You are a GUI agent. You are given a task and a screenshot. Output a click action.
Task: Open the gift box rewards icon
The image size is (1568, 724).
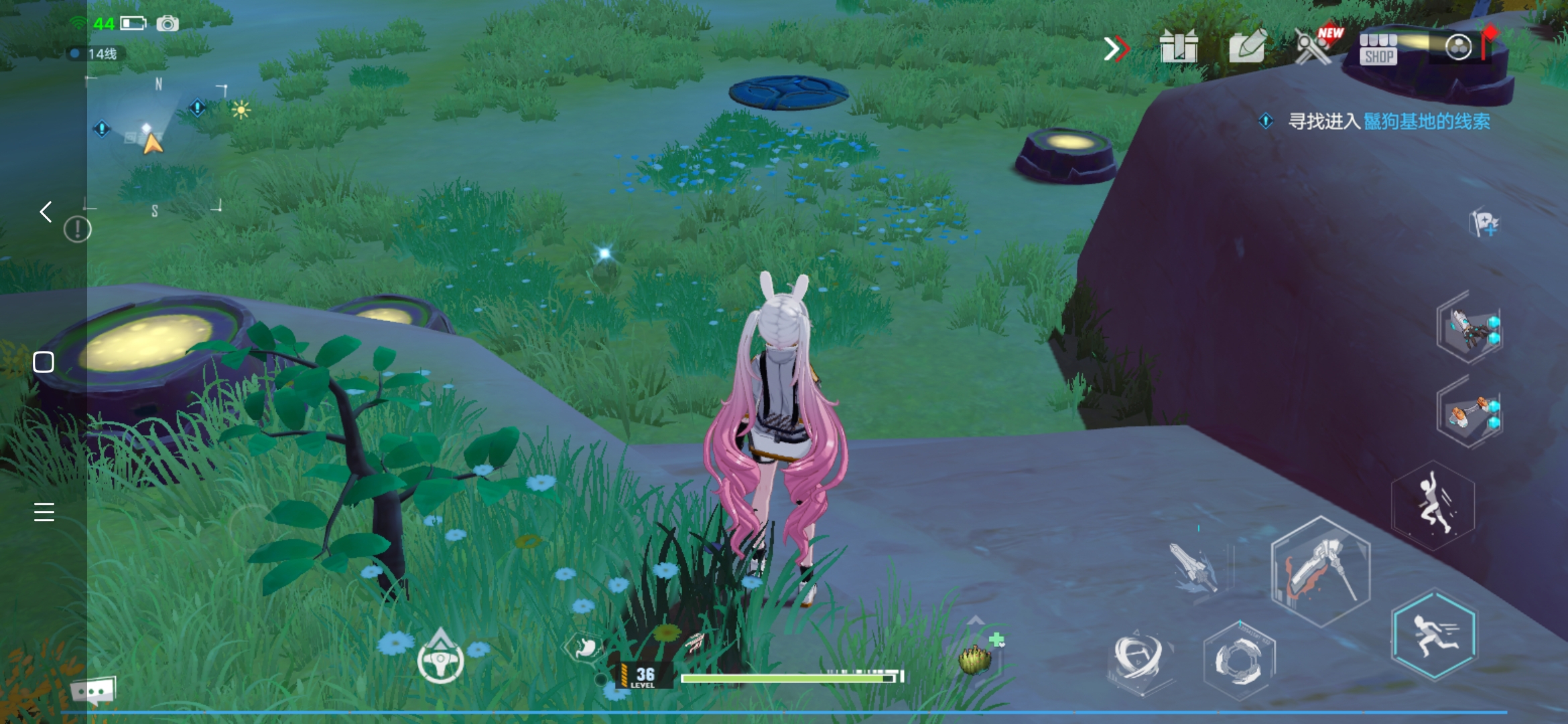click(x=1178, y=48)
